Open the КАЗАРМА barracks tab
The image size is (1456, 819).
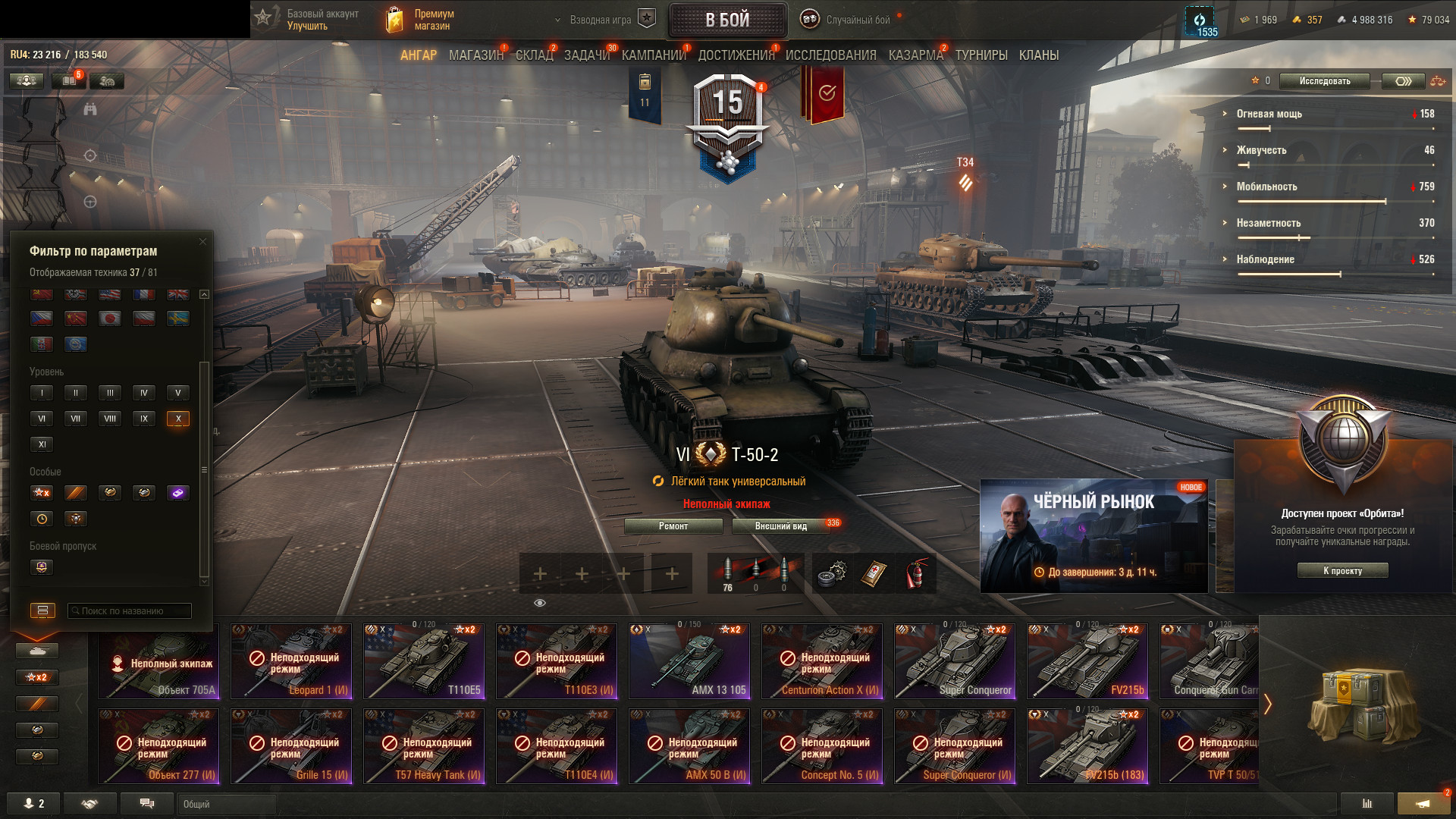(x=915, y=55)
